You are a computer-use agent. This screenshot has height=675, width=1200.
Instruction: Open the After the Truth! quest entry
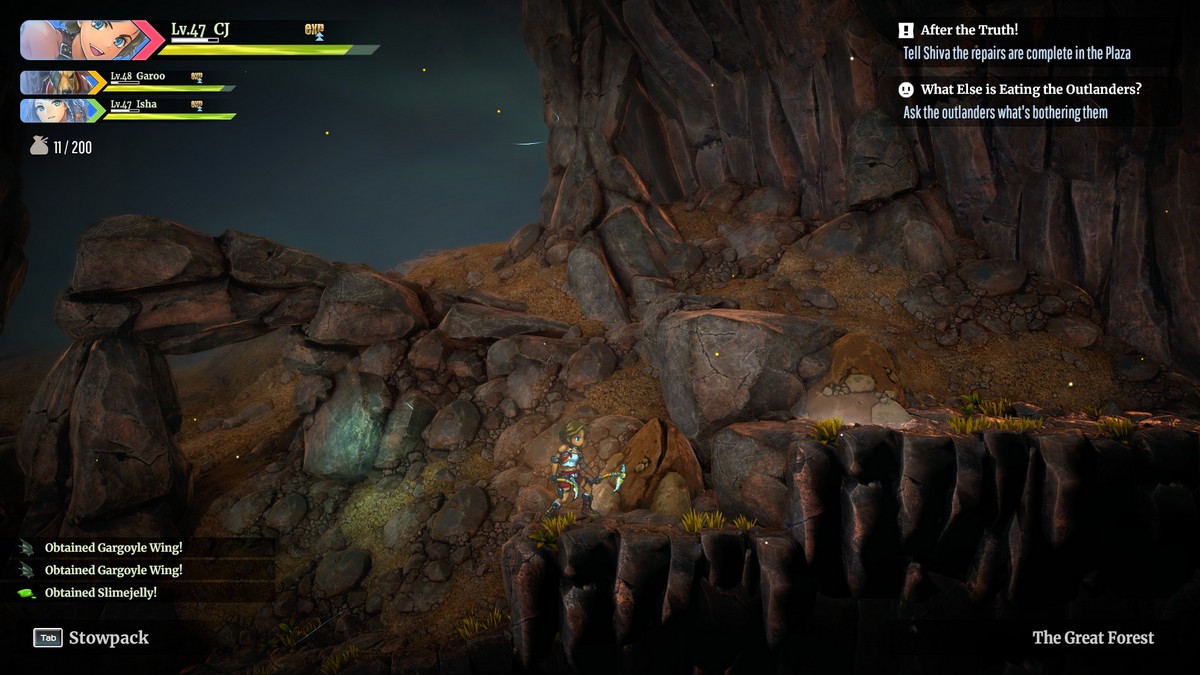(1018, 41)
